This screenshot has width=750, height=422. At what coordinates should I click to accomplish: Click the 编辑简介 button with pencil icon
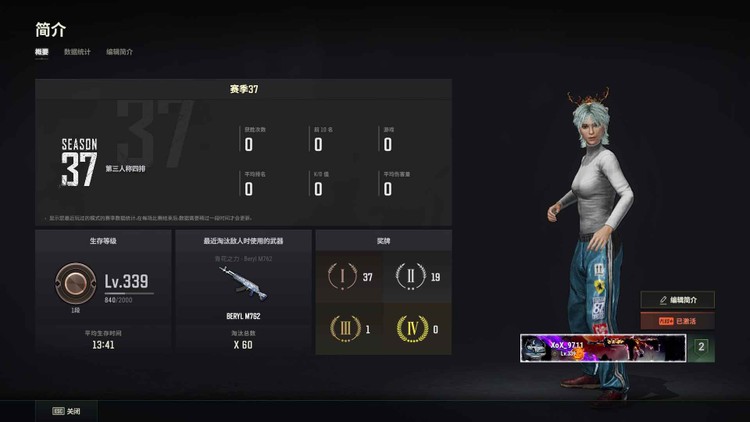[x=678, y=300]
